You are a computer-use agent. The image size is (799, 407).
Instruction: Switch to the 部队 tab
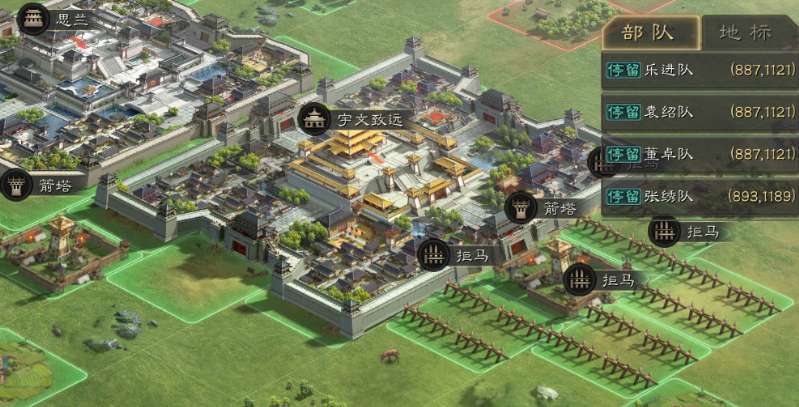pos(648,32)
